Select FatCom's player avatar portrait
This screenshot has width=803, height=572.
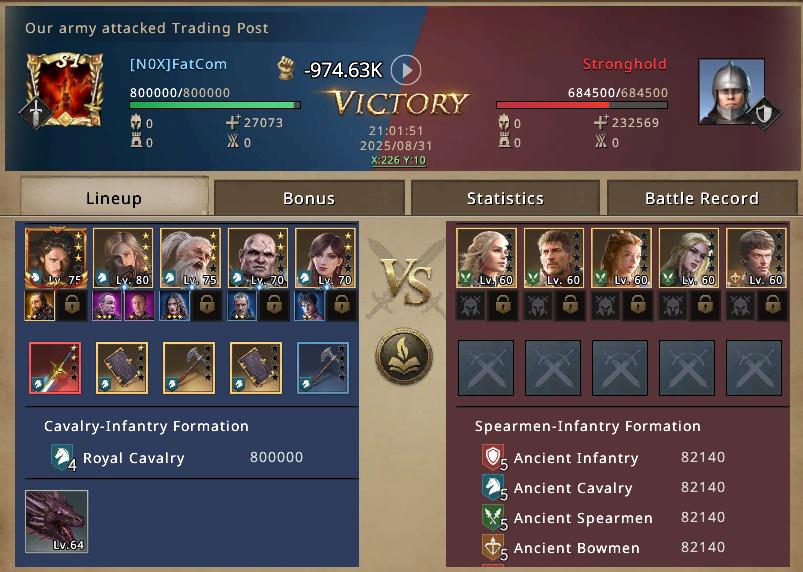coord(64,90)
